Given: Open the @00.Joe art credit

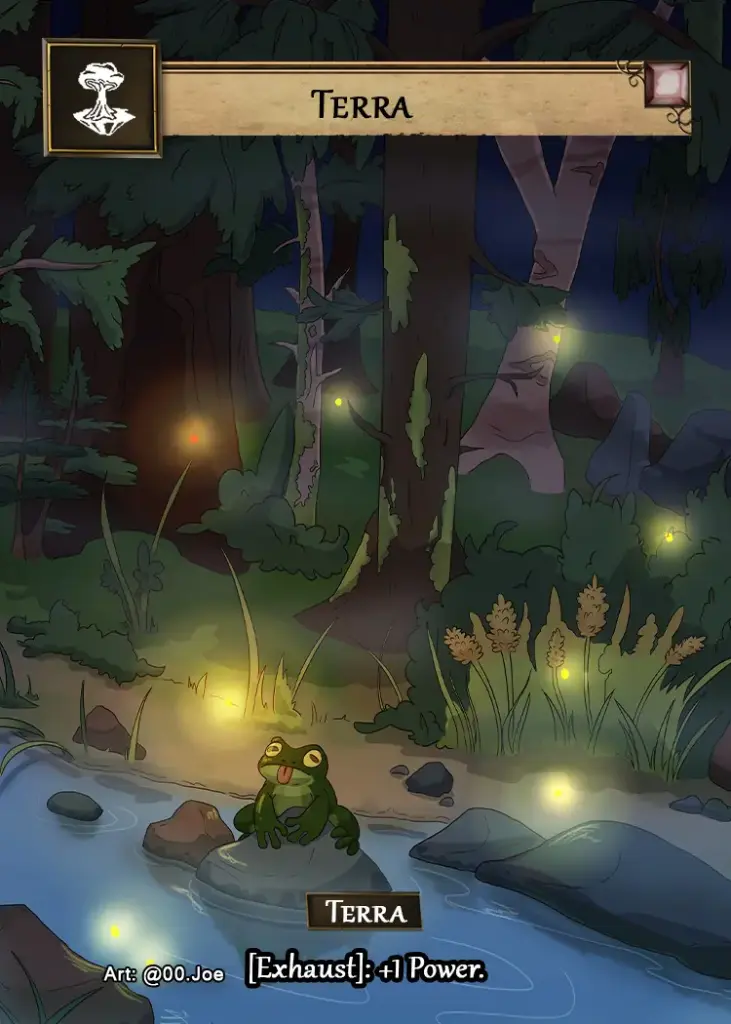Looking at the screenshot, I should [x=163, y=974].
